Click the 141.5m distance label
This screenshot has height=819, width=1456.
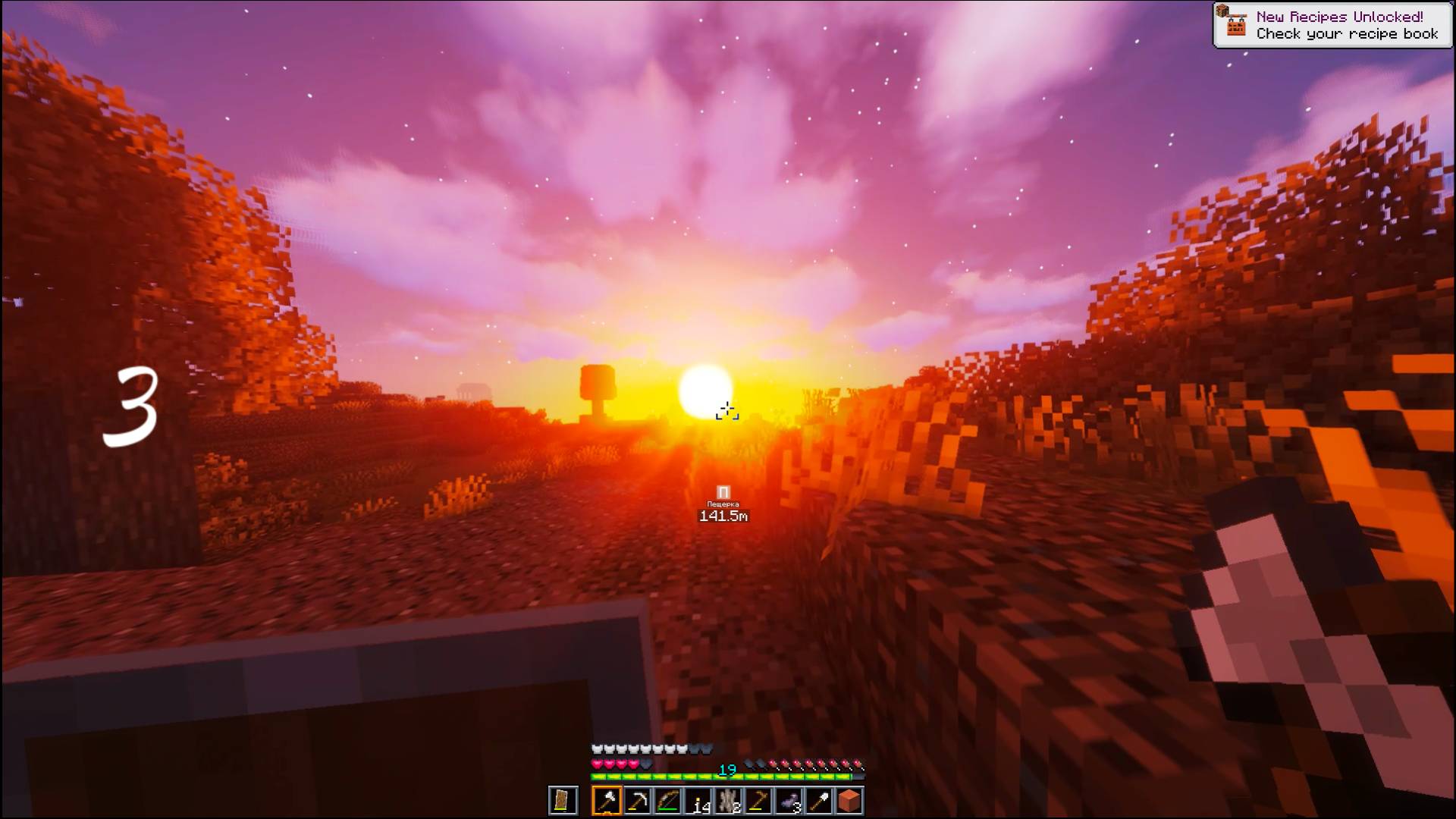[722, 516]
